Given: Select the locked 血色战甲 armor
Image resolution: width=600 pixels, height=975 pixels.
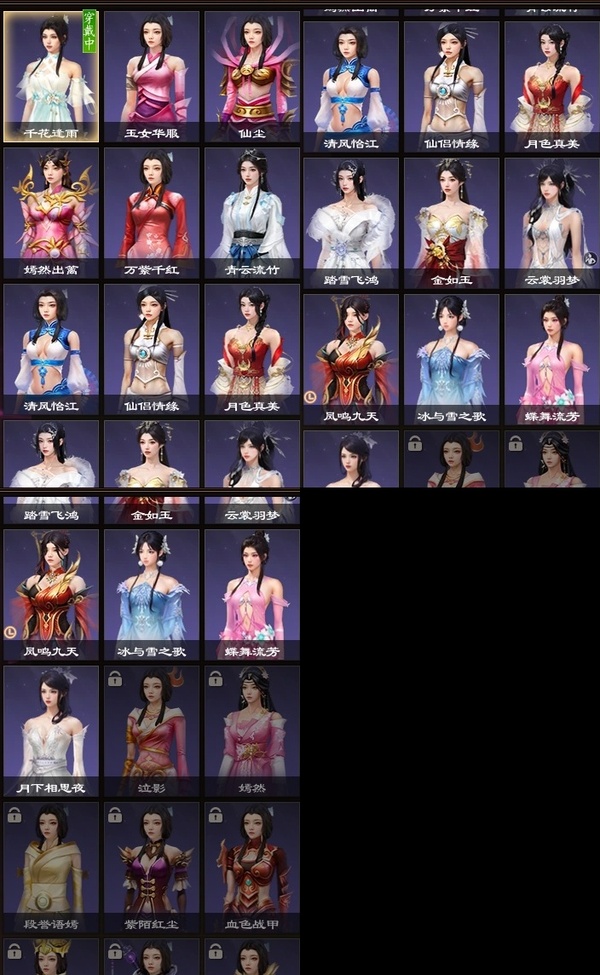Looking at the screenshot, I should tap(252, 866).
